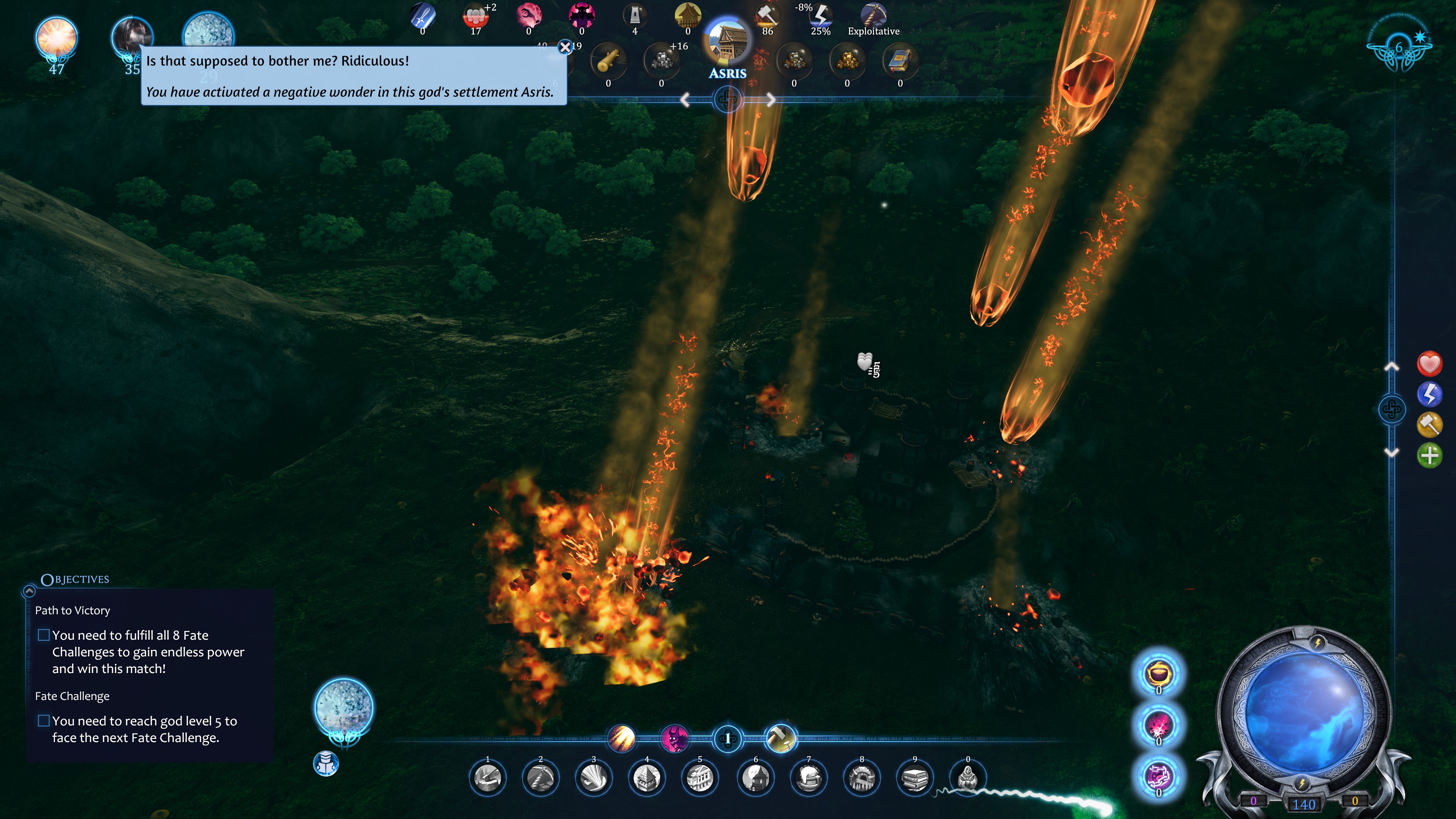The width and height of the screenshot is (1456, 819).
Task: Pick the books icon in hotbar slot 9
Action: tap(915, 778)
